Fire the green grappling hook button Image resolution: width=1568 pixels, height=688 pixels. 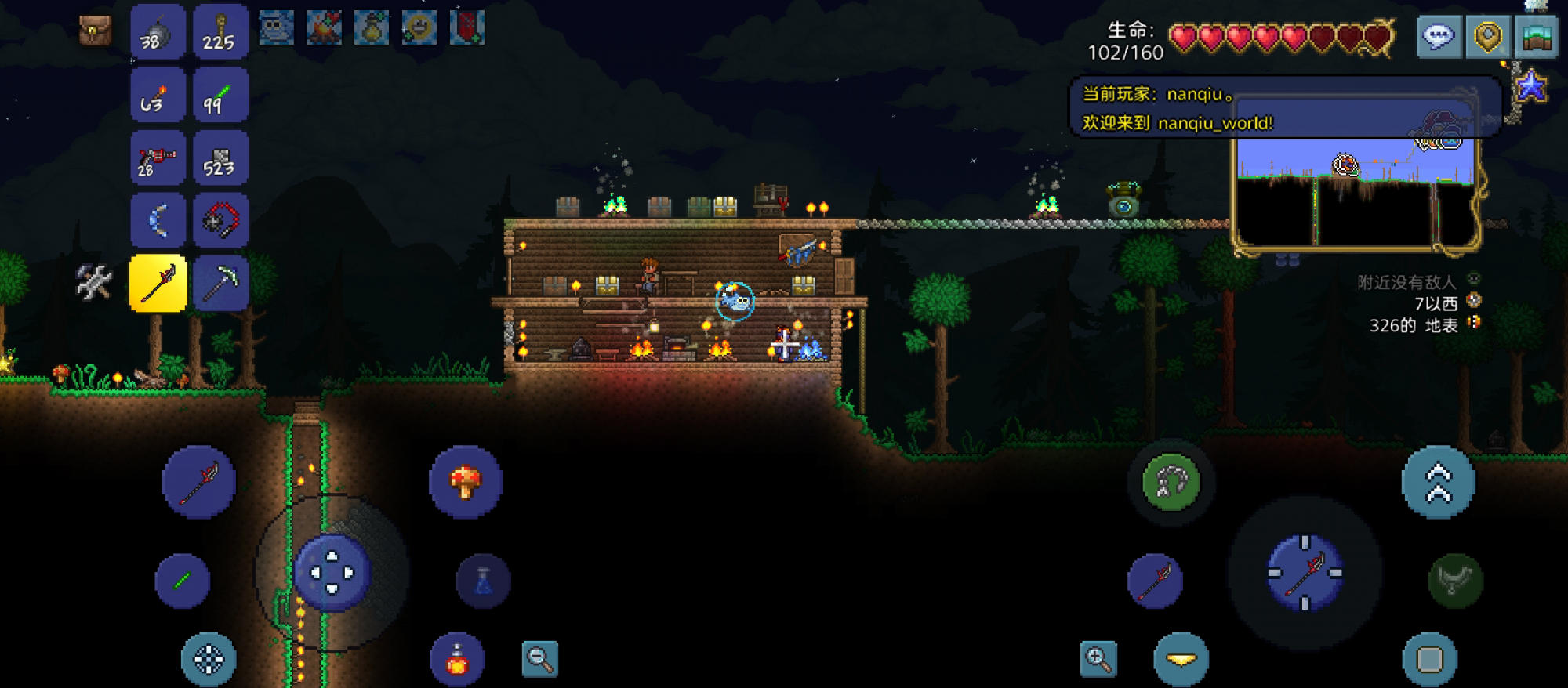[1171, 481]
